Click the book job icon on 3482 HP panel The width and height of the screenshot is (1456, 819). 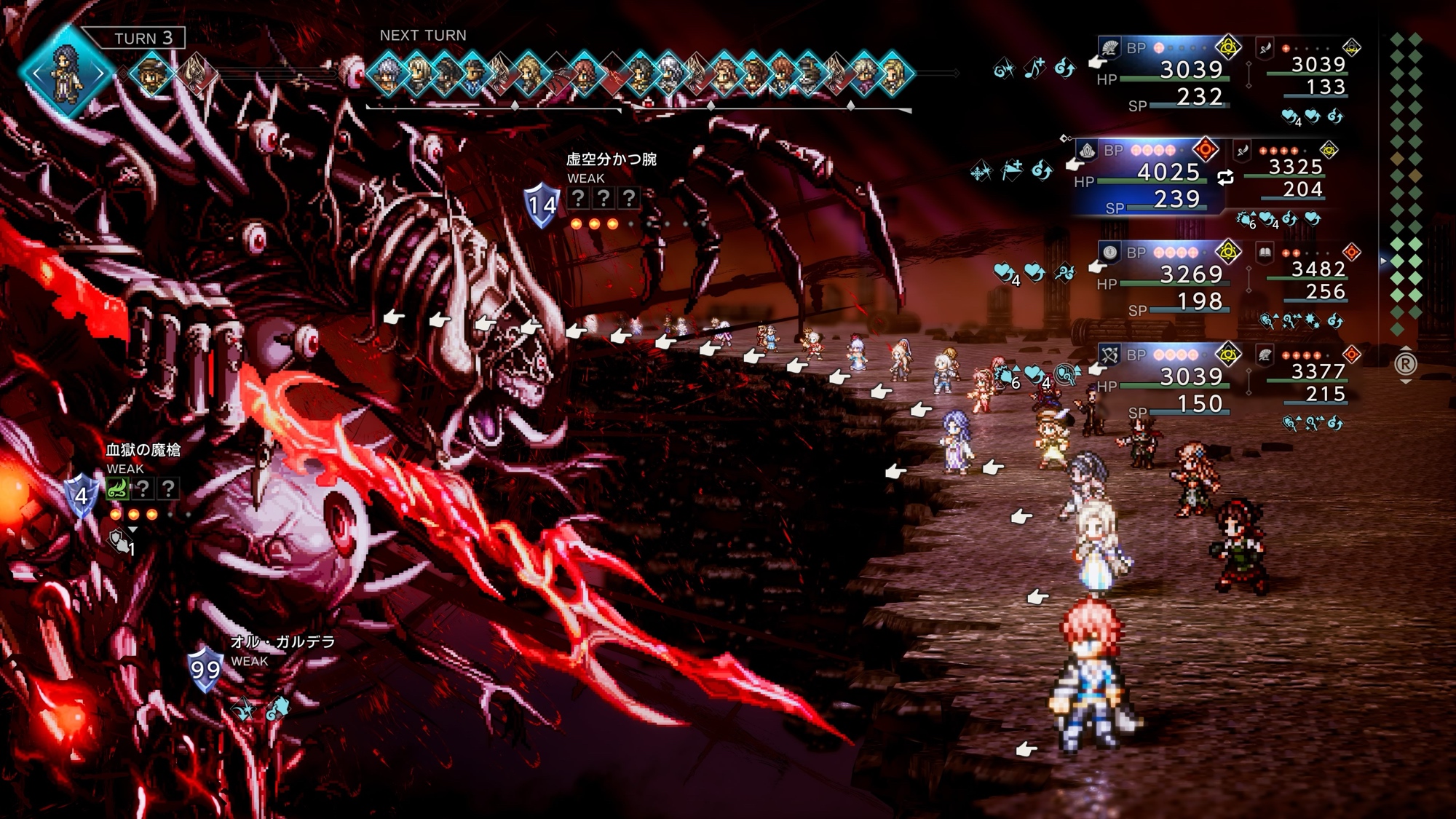pos(1265,253)
